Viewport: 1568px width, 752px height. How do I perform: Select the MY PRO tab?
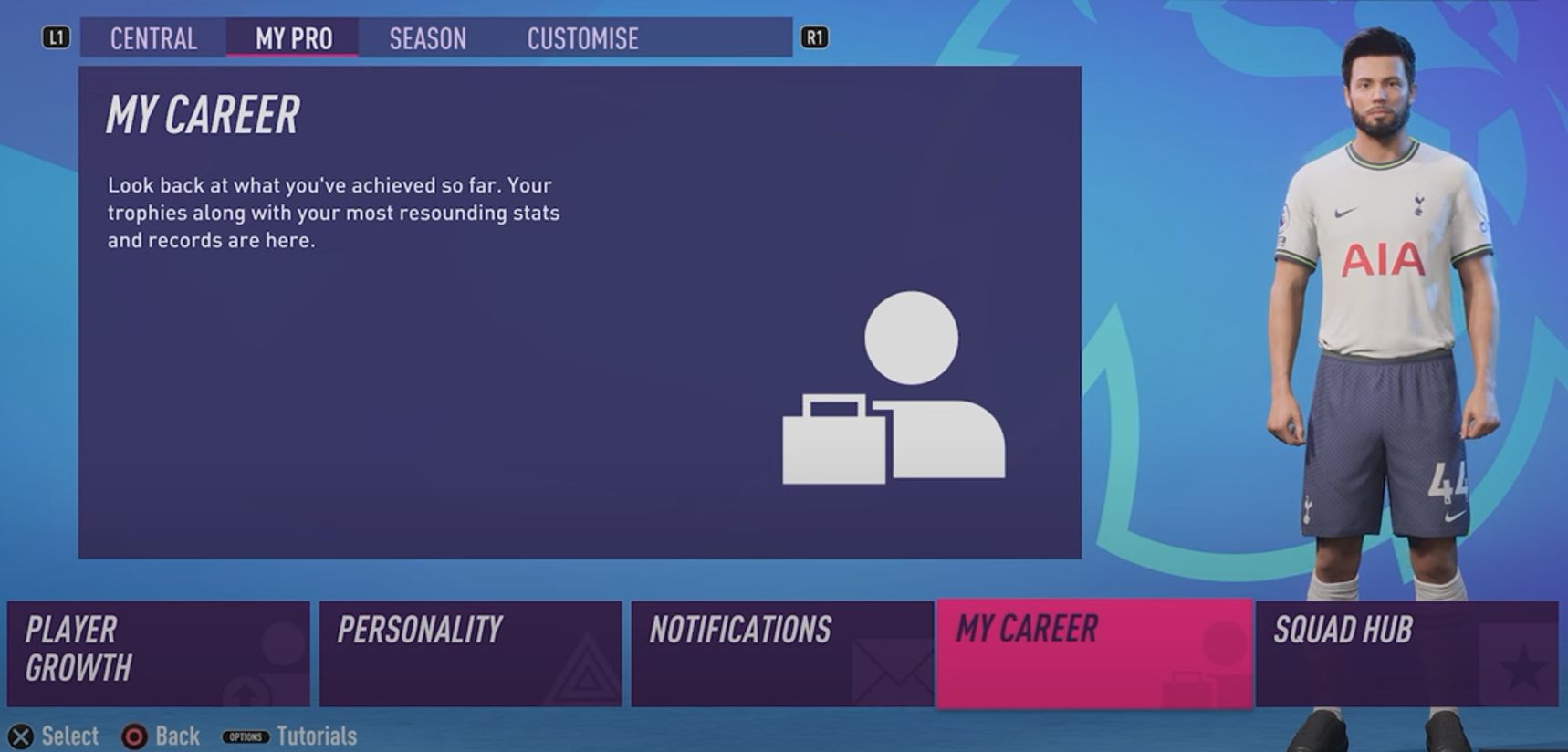click(292, 38)
